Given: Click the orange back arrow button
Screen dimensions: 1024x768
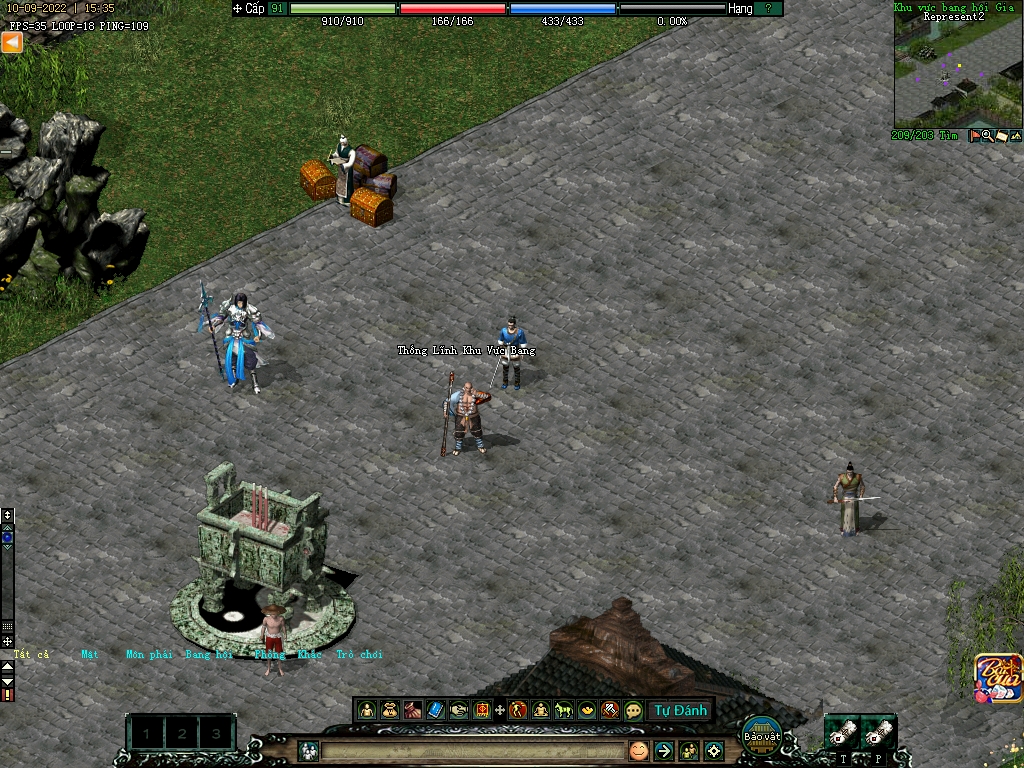Looking at the screenshot, I should click(x=12, y=42).
